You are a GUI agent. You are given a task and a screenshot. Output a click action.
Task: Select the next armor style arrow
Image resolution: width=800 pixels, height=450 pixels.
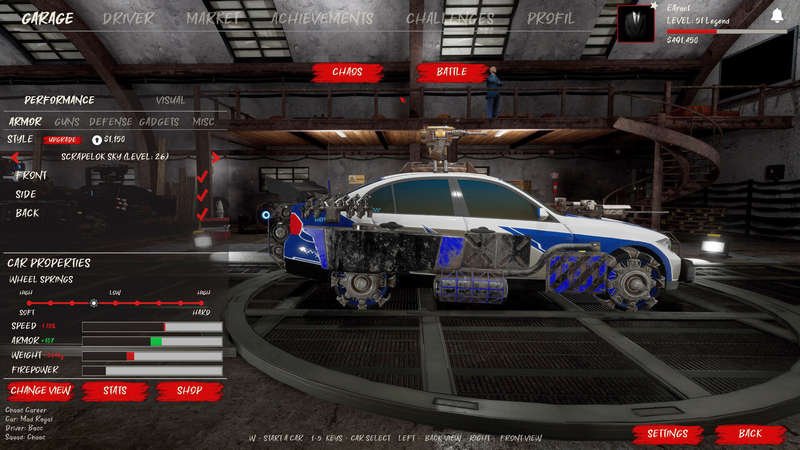coord(217,157)
